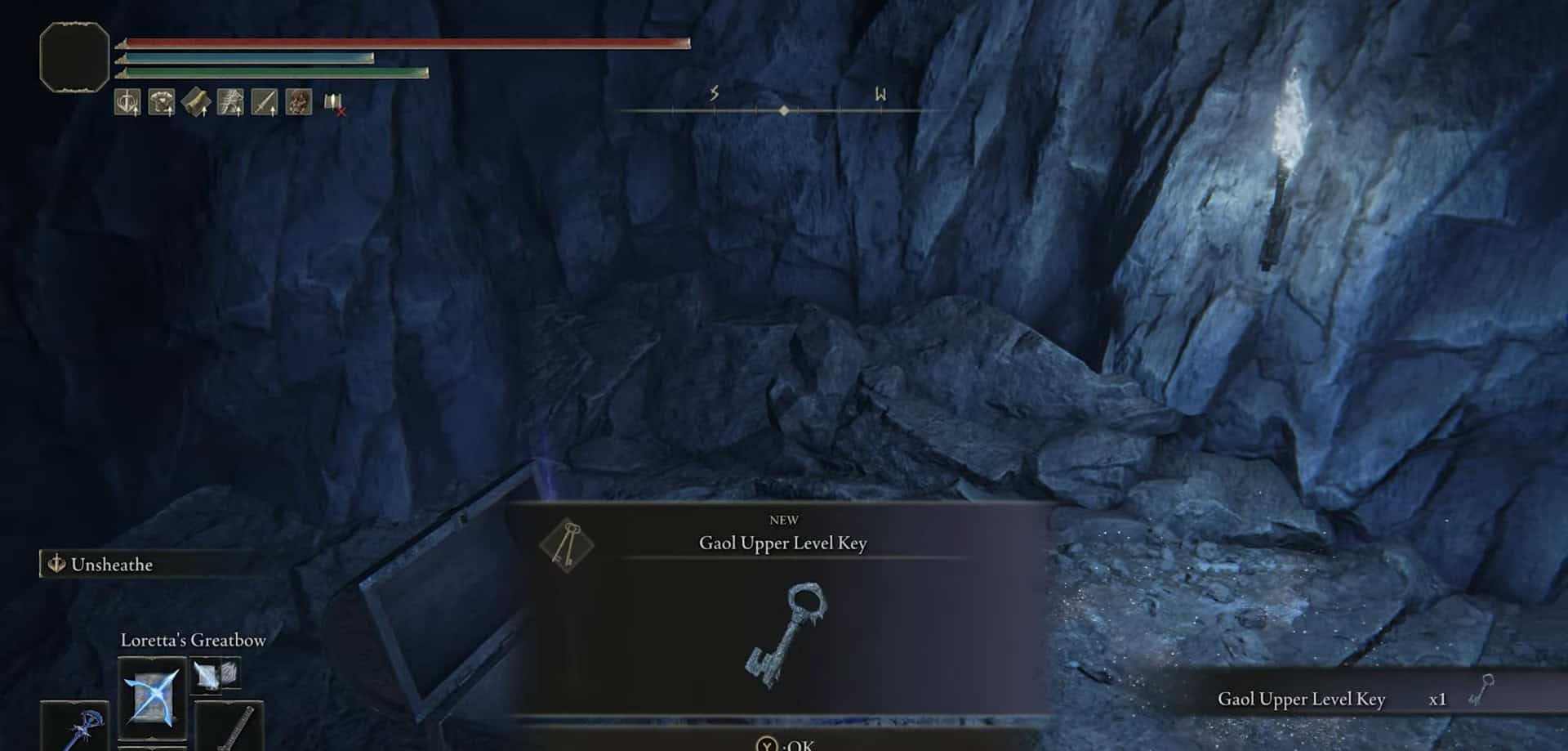Click the key item category icon
This screenshot has height=751, width=1568.
[x=567, y=545]
